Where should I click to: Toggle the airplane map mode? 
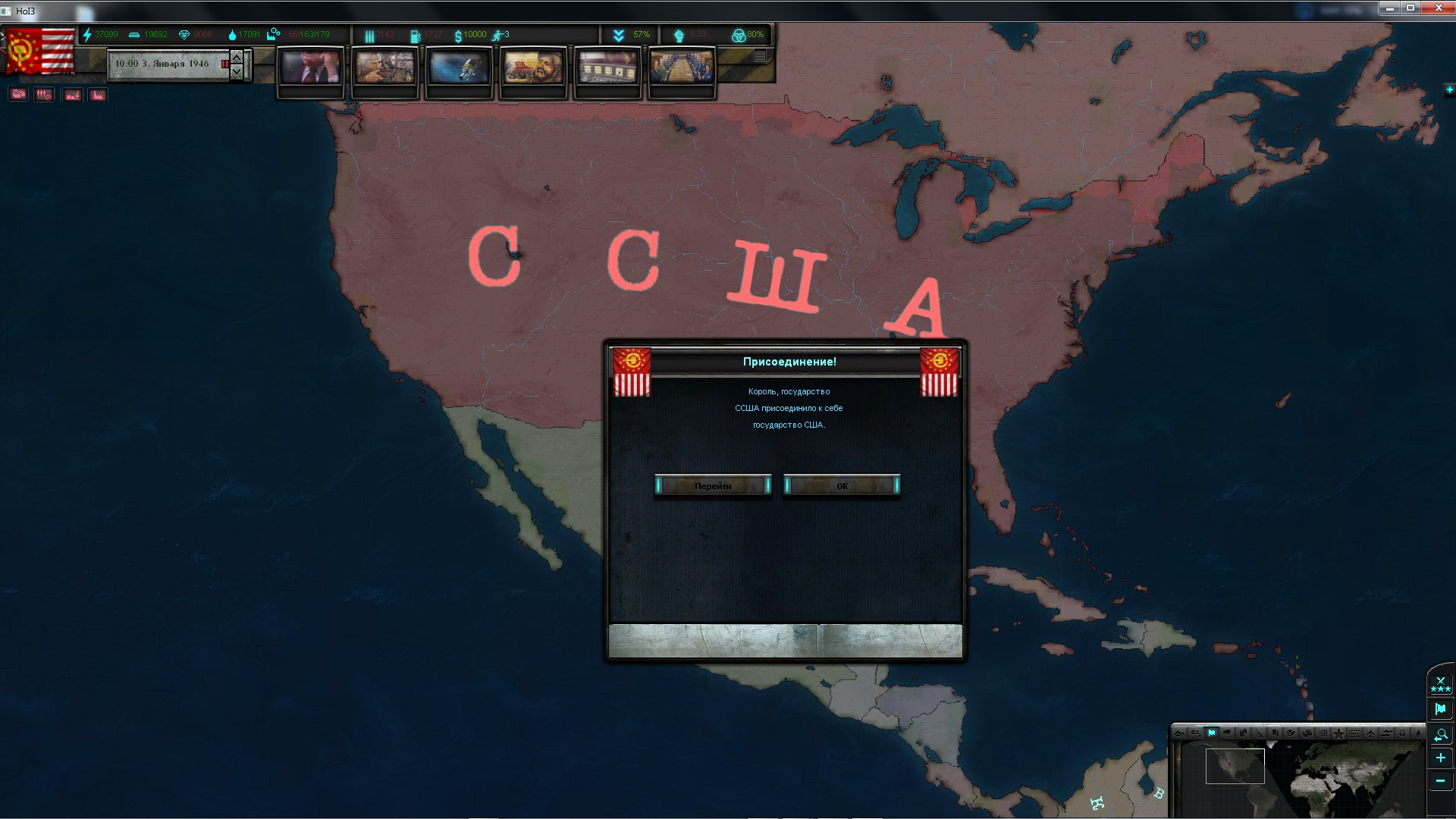click(x=1371, y=734)
